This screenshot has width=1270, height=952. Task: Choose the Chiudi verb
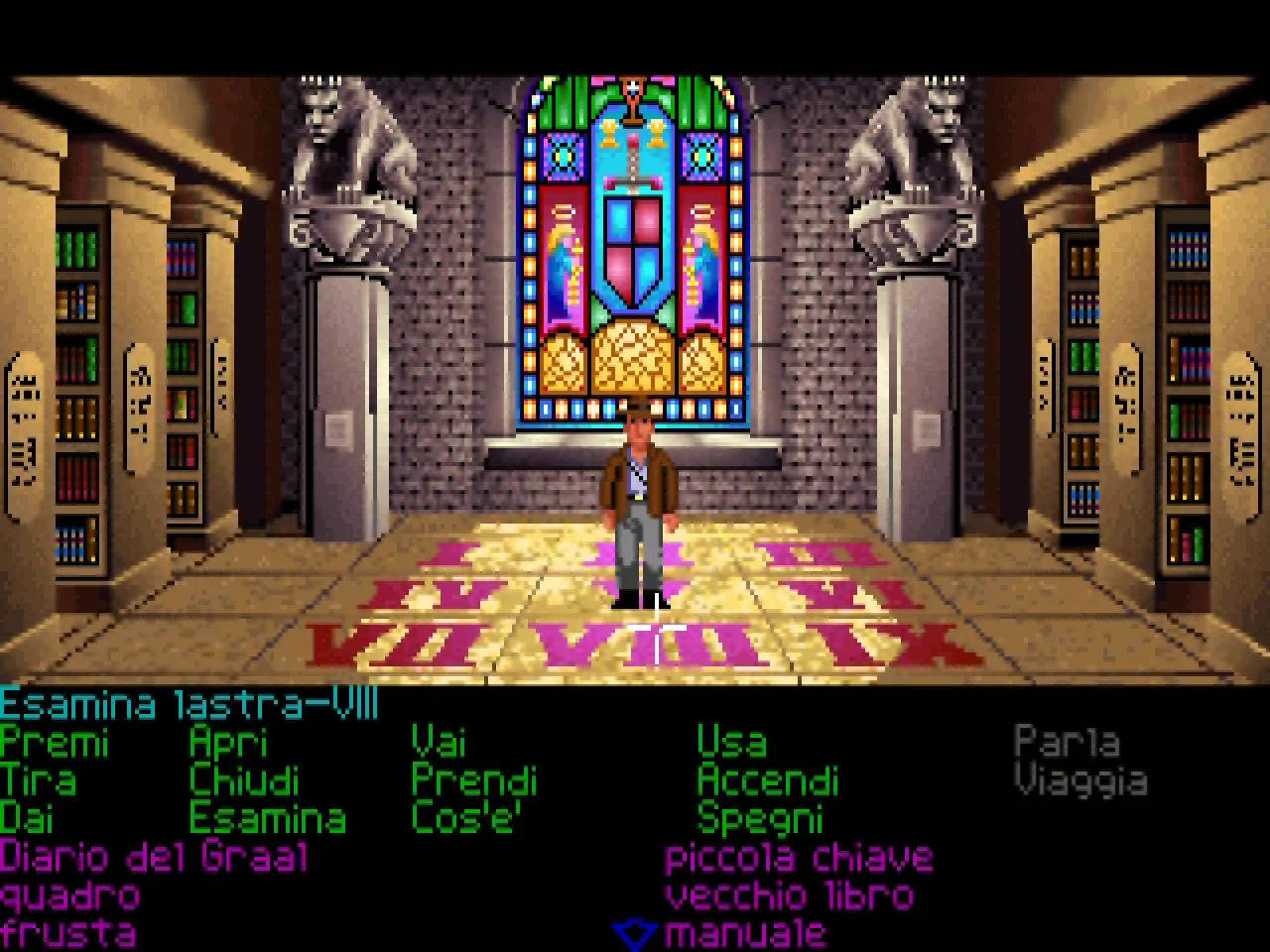244,781
